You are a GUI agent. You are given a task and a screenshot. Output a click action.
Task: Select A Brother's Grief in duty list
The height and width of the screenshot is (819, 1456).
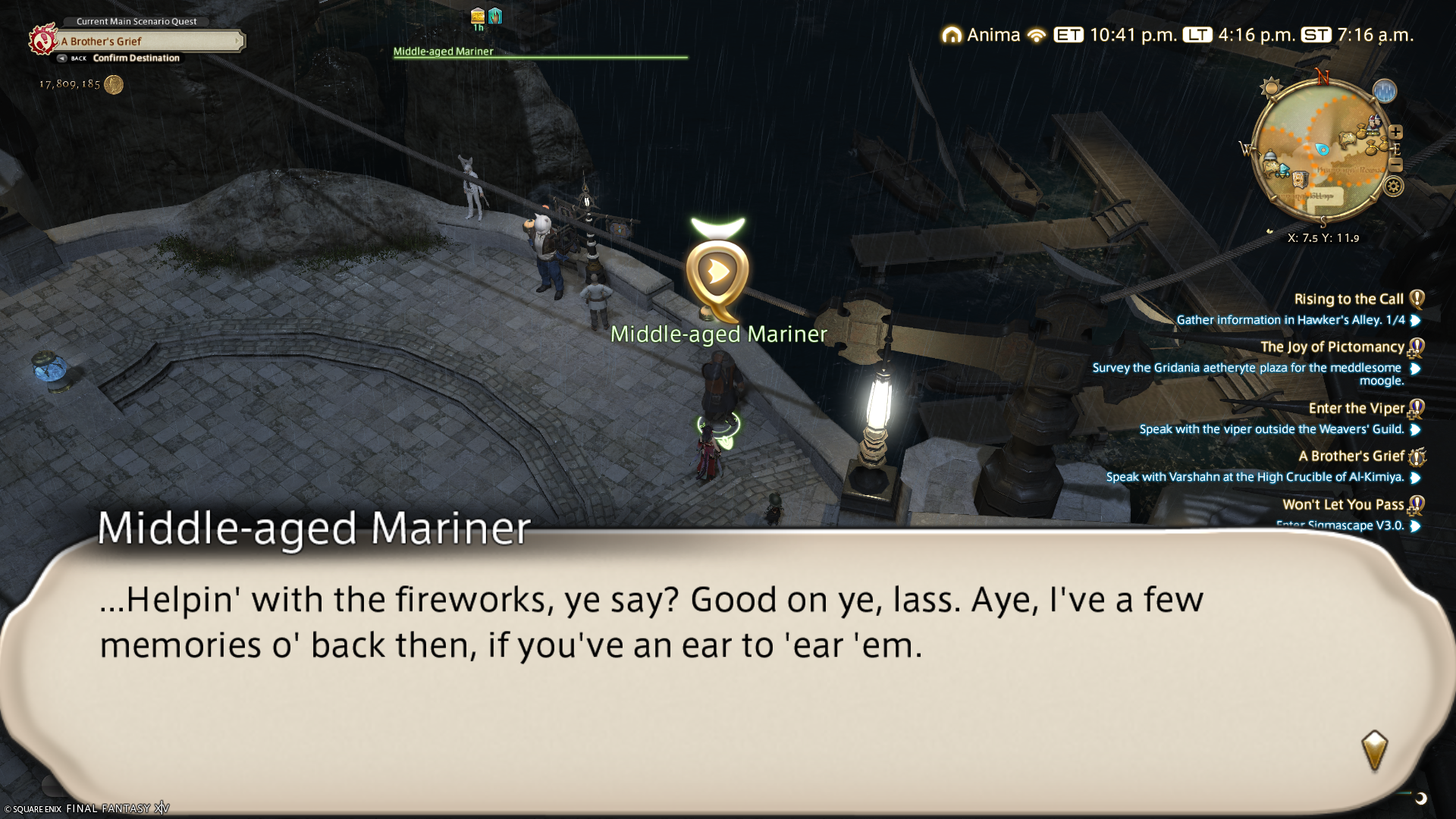pos(1351,456)
